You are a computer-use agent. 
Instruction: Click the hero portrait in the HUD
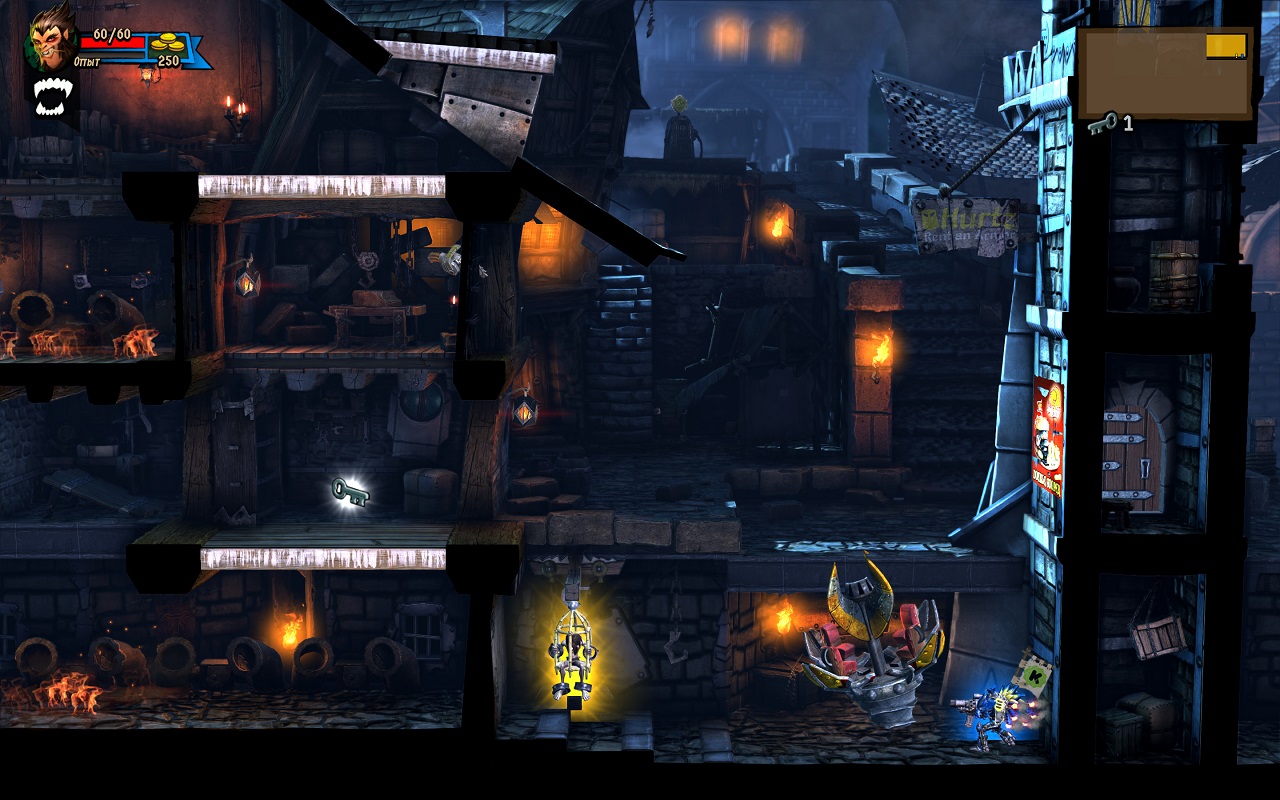coord(51,40)
